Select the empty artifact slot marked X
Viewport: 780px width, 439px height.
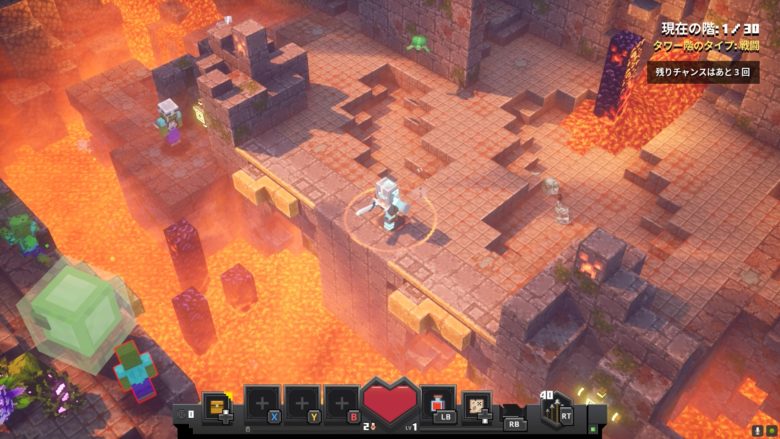(x=262, y=403)
